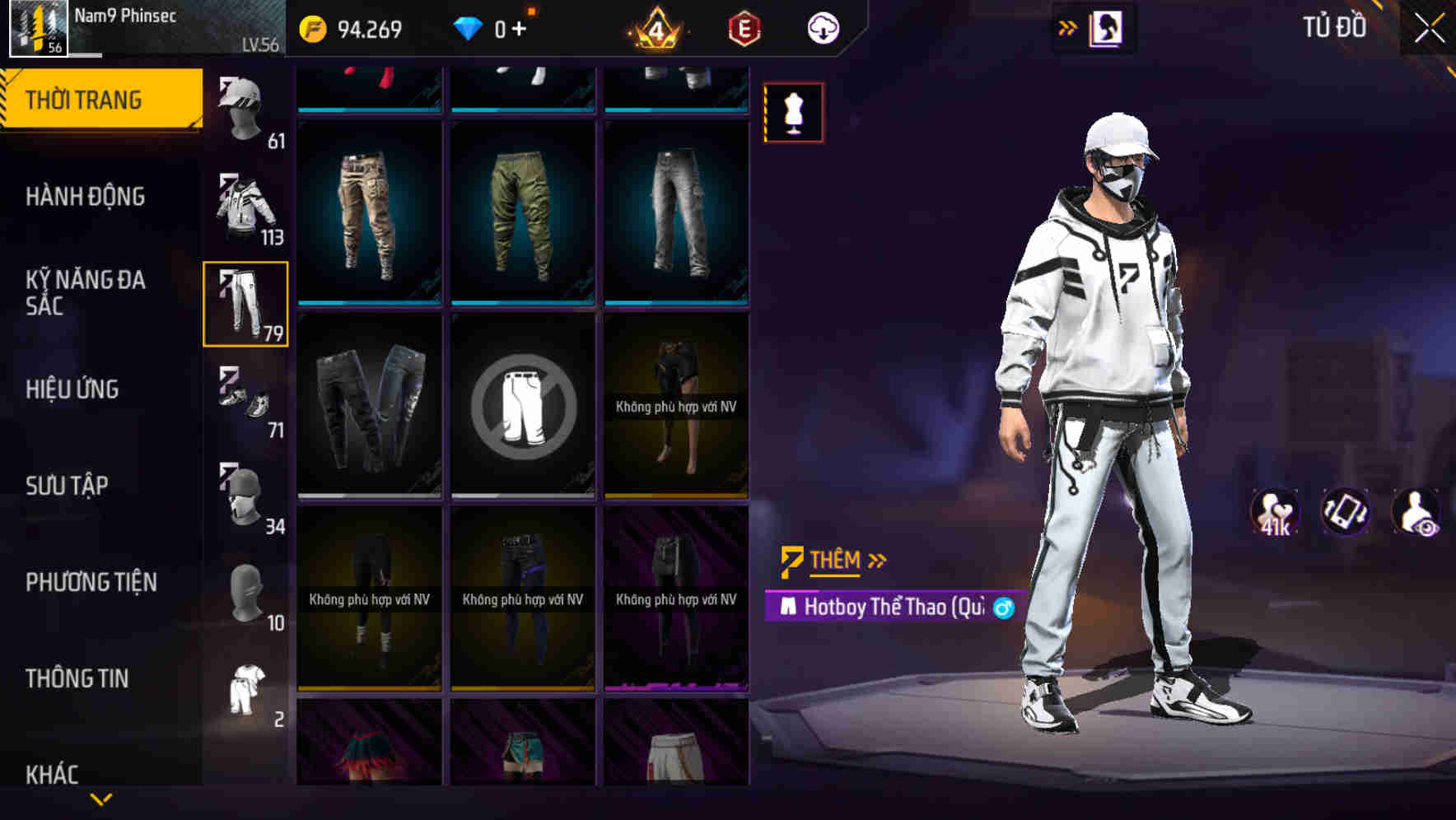This screenshot has width=1456, height=820.
Task: Click the mannequin preset icon near the thumbnails
Action: (x=793, y=113)
